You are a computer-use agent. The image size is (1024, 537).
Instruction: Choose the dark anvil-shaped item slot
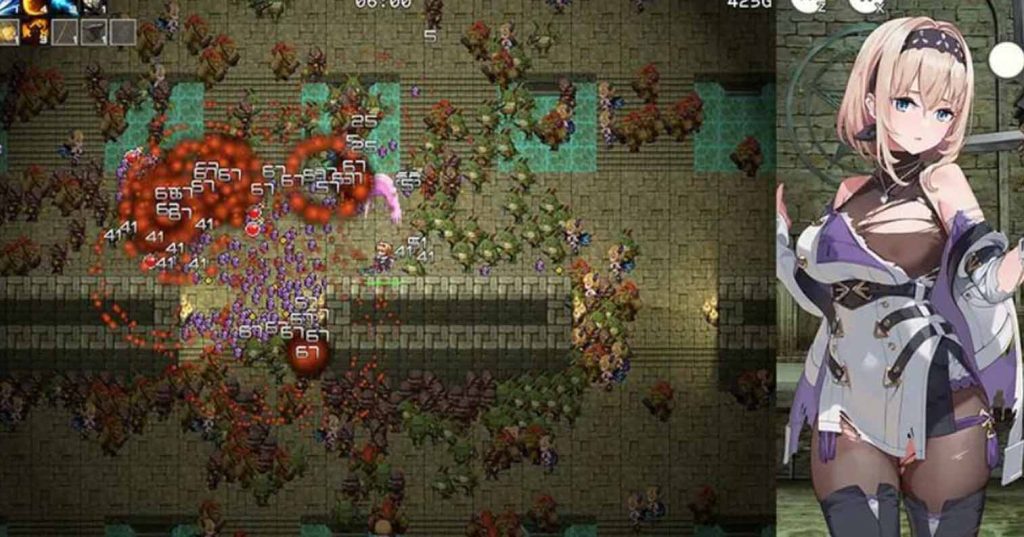[x=94, y=33]
